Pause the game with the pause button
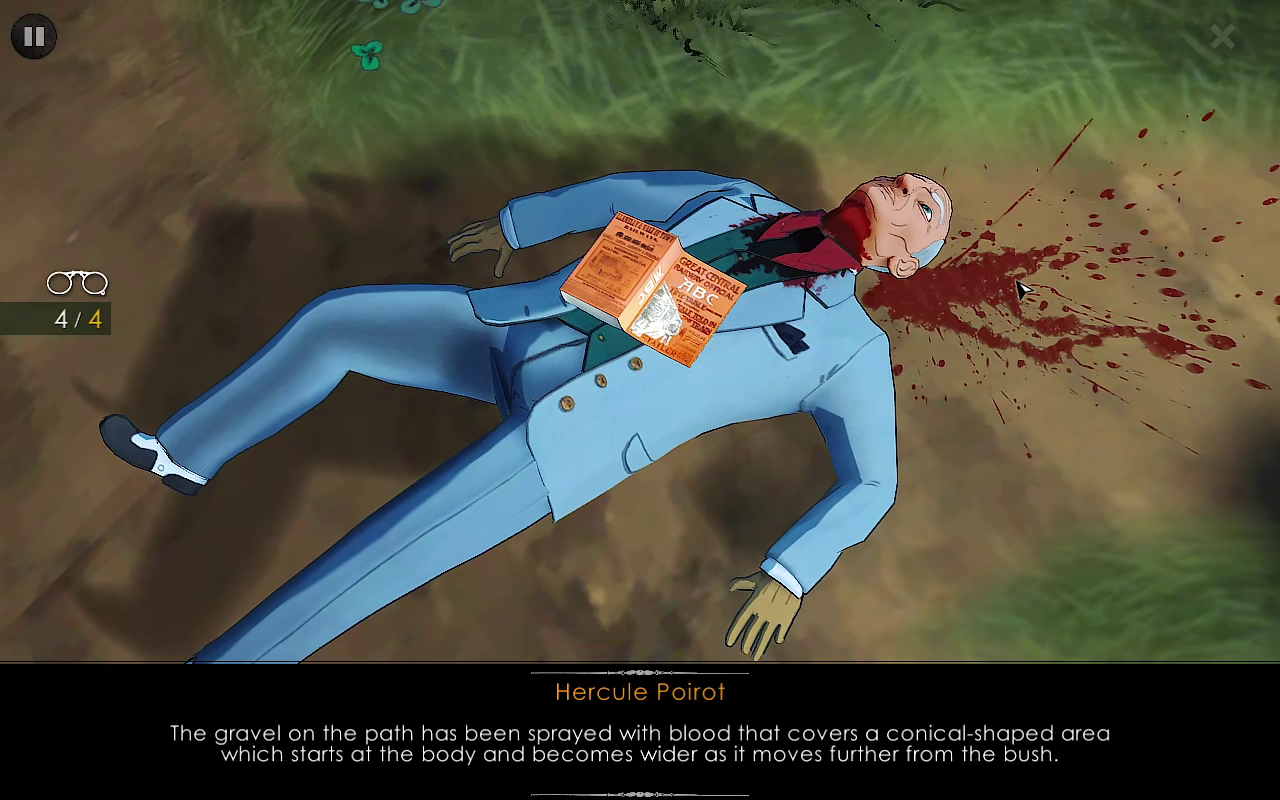This screenshot has height=800, width=1280. pos(34,37)
